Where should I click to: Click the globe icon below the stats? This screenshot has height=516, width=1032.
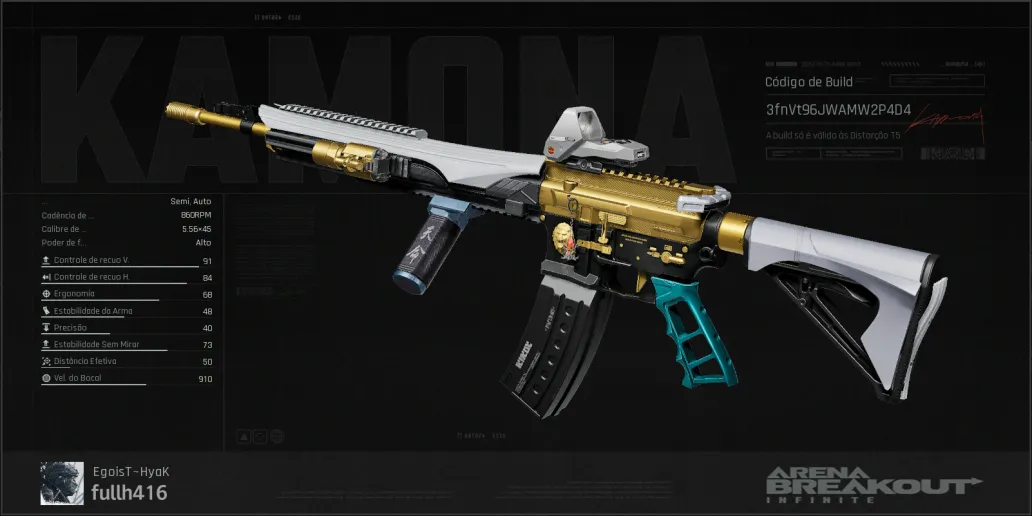(277, 437)
